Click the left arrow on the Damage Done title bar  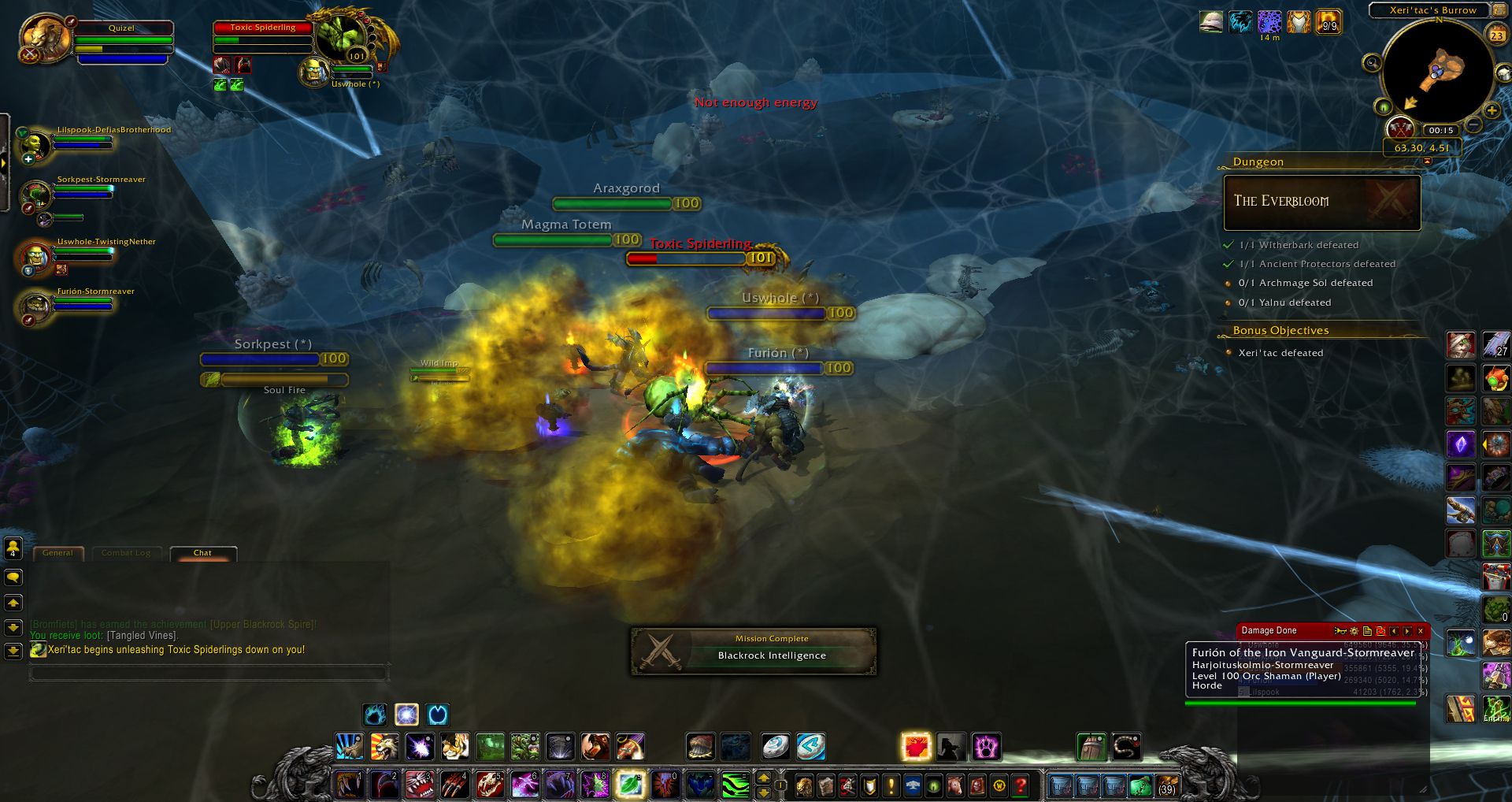click(1393, 631)
